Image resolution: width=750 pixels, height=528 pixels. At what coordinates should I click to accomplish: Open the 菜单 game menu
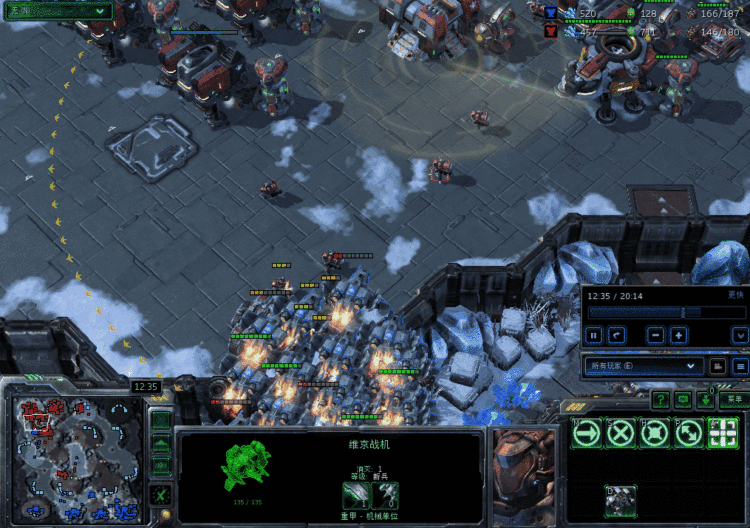click(x=734, y=398)
